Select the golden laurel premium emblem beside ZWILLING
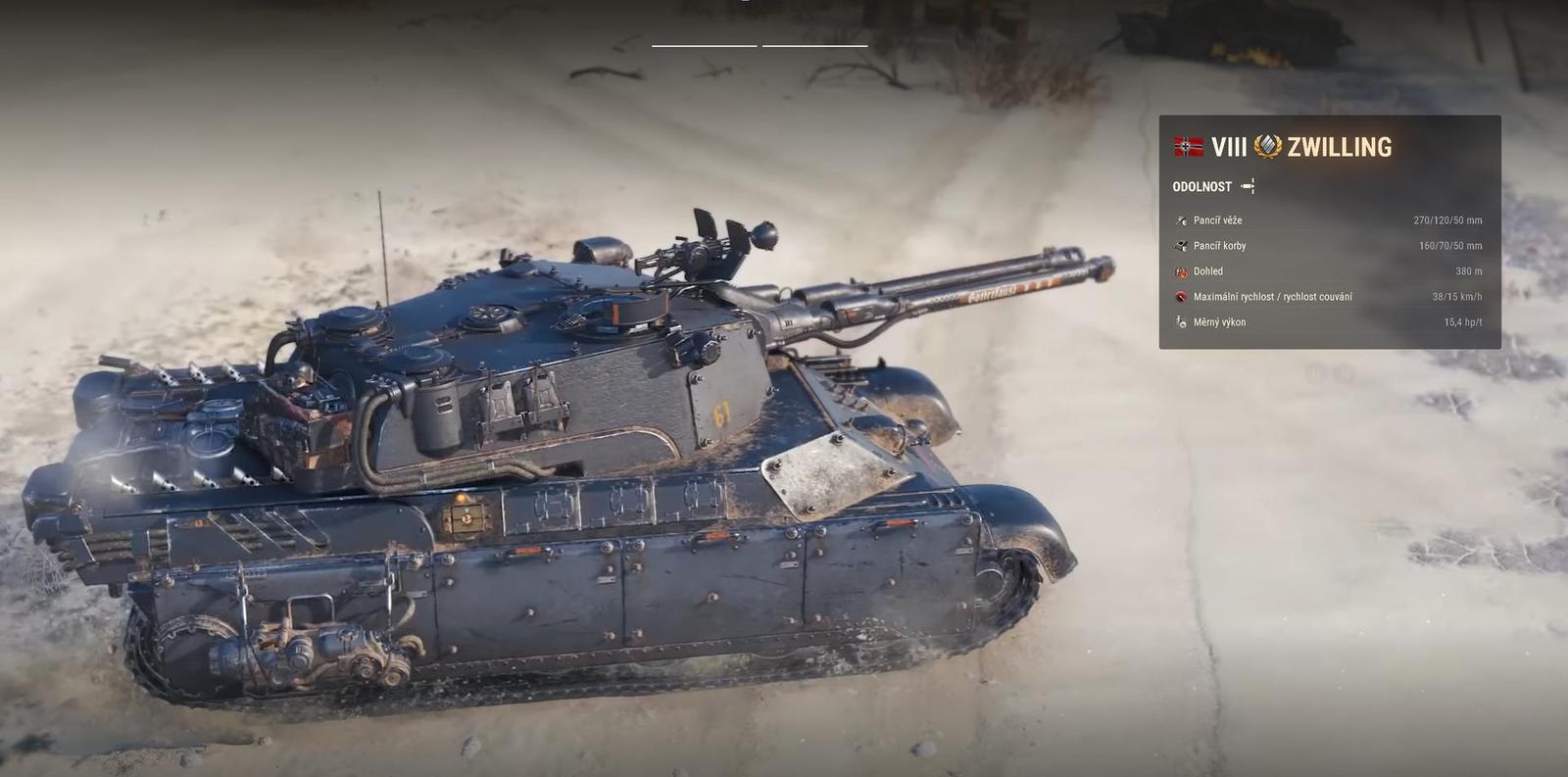The width and height of the screenshot is (1568, 777). (1267, 147)
